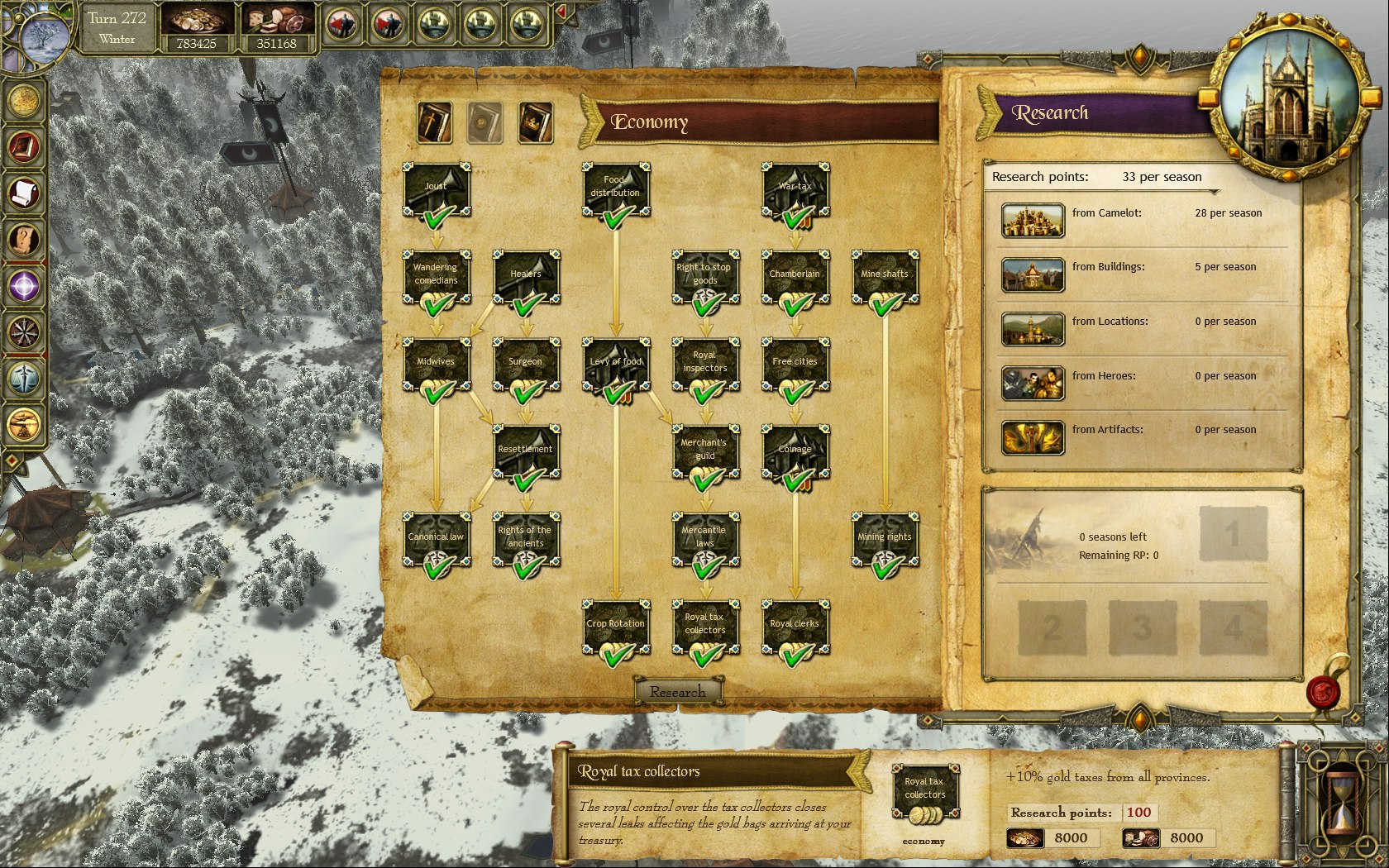The image size is (1389, 868).
Task: Select the Joust research node
Action: (x=437, y=189)
